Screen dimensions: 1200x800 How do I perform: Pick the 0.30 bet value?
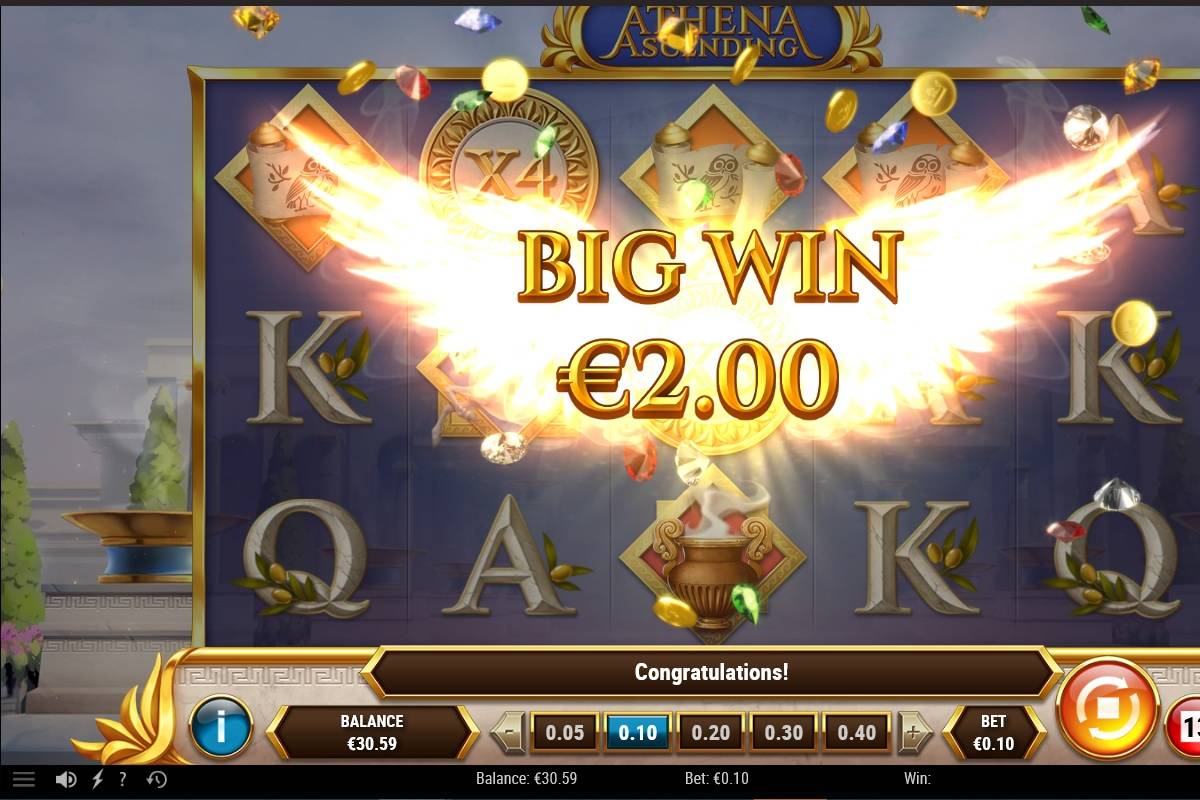(x=784, y=732)
